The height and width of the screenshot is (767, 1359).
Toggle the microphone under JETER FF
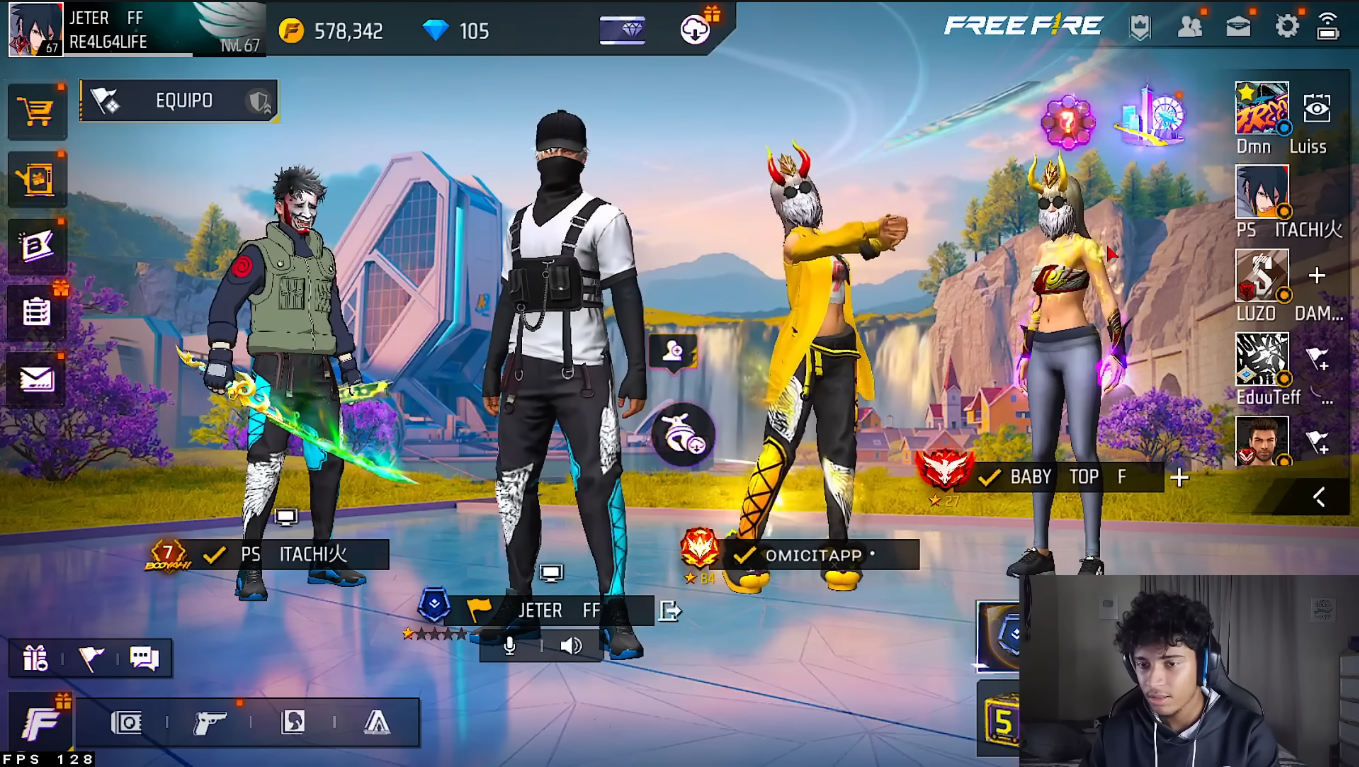pyautogui.click(x=510, y=646)
